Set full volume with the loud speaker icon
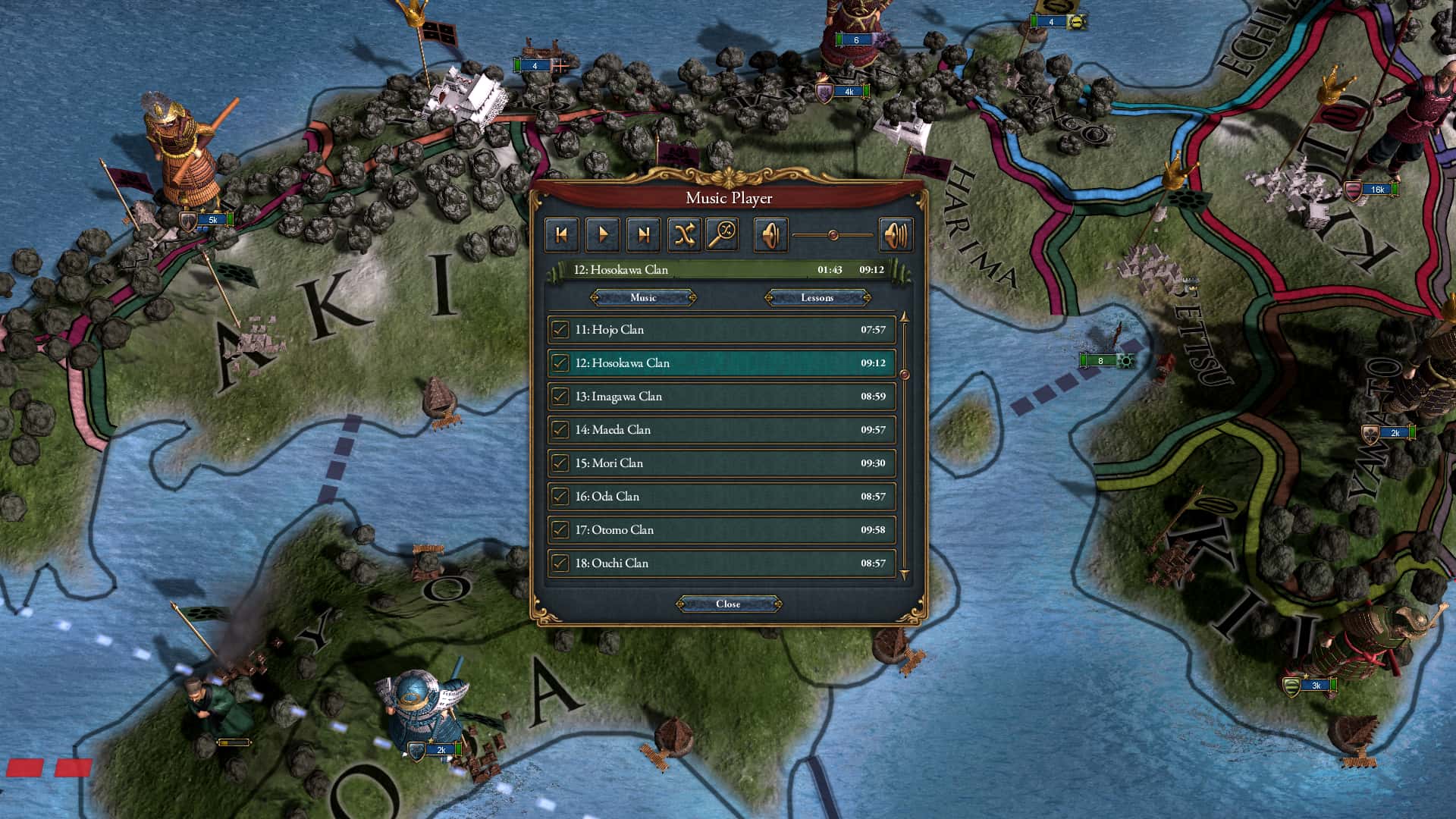The width and height of the screenshot is (1456, 819). (896, 234)
